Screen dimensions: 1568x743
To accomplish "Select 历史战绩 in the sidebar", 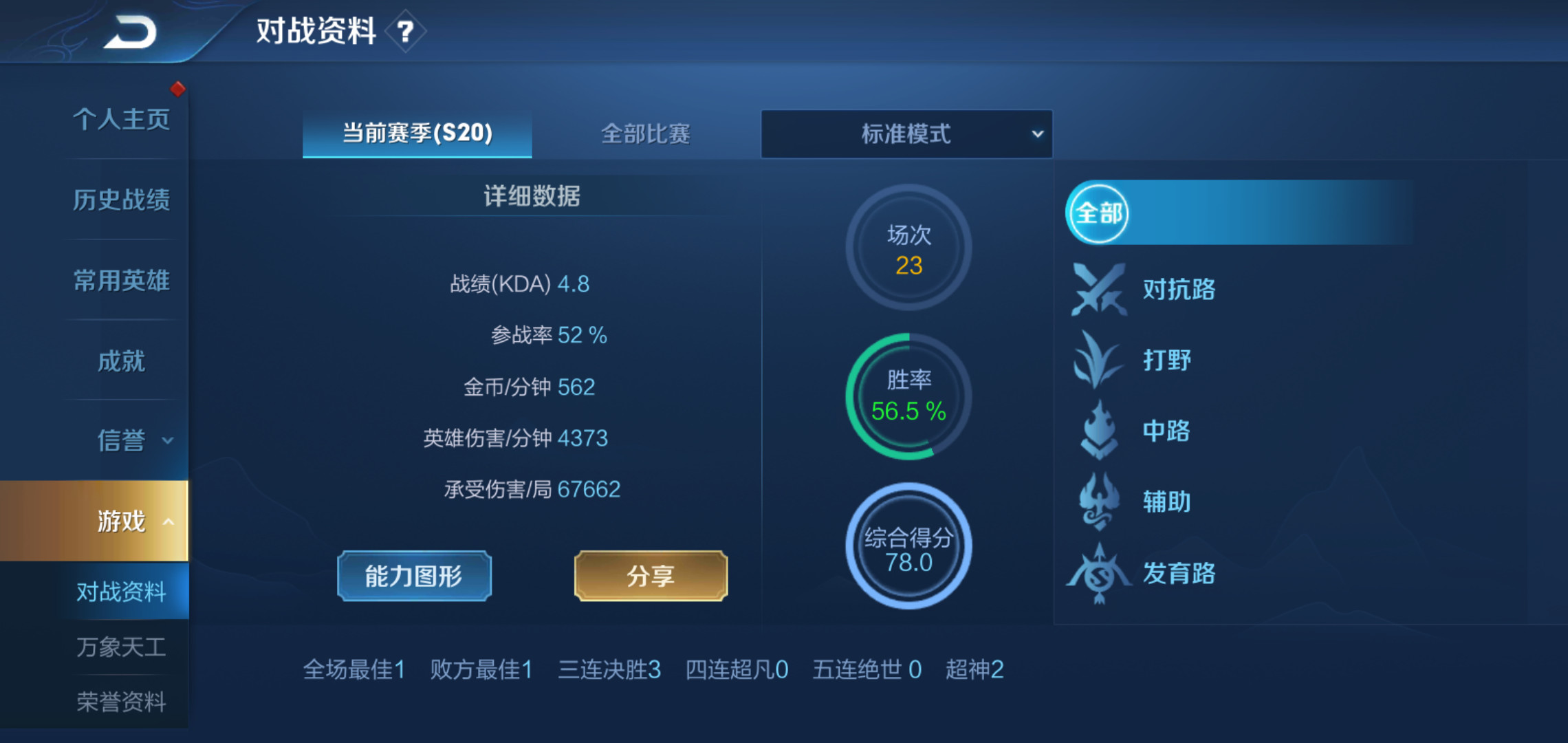I will [x=122, y=199].
